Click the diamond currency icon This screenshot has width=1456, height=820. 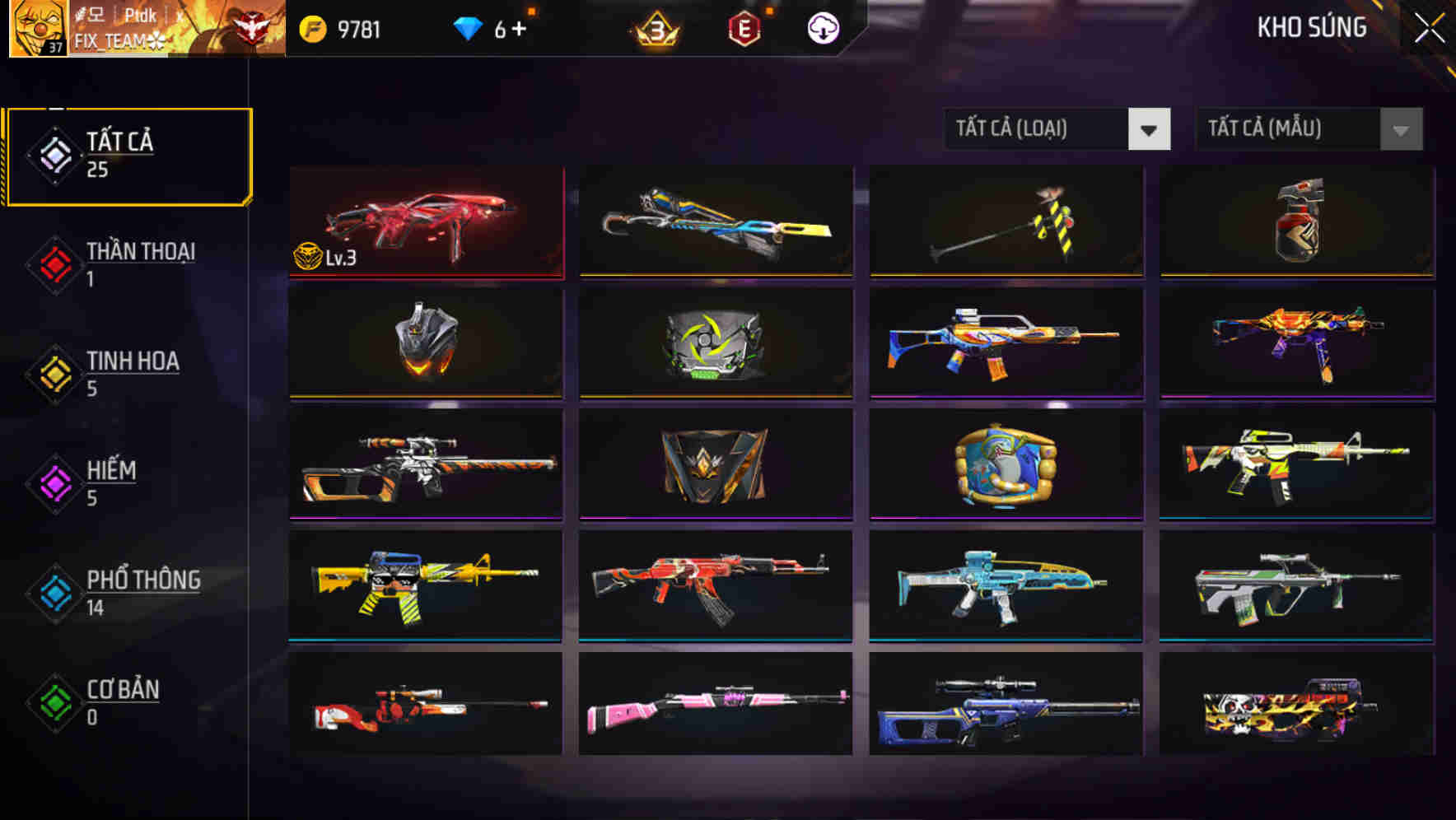point(467,27)
